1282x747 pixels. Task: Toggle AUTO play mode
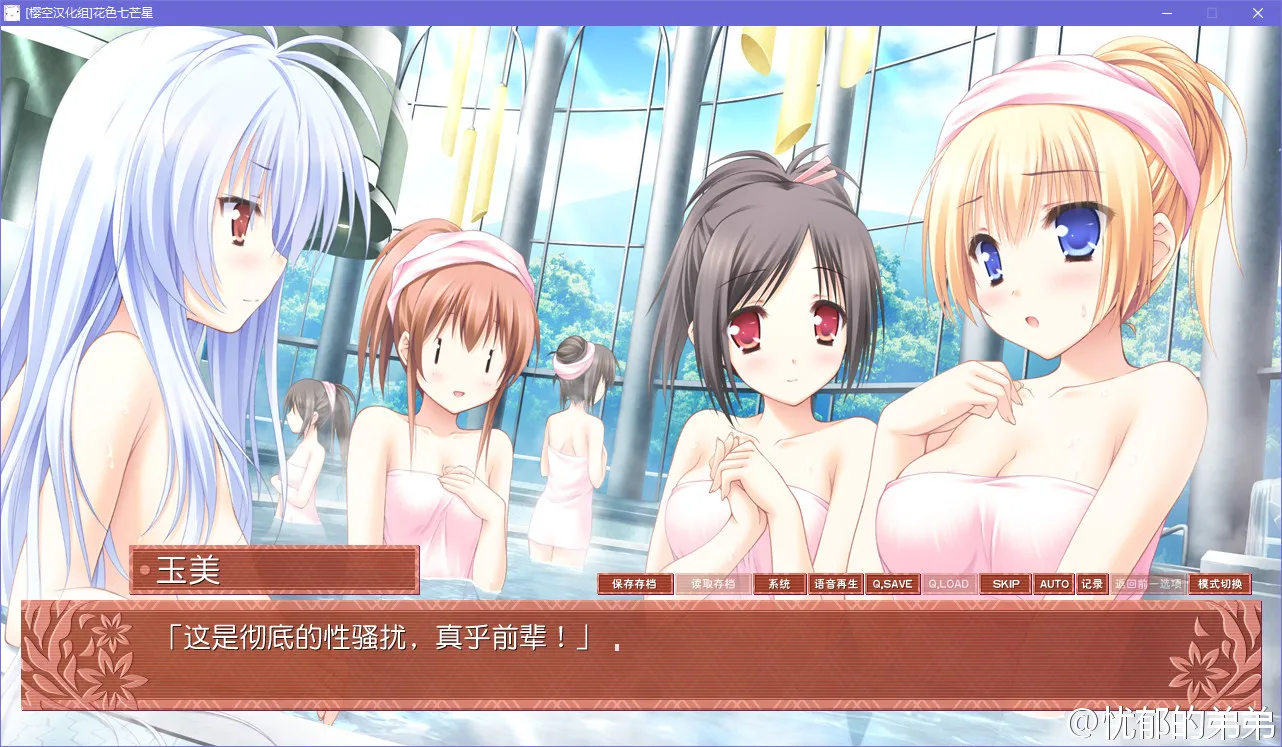coord(1054,584)
